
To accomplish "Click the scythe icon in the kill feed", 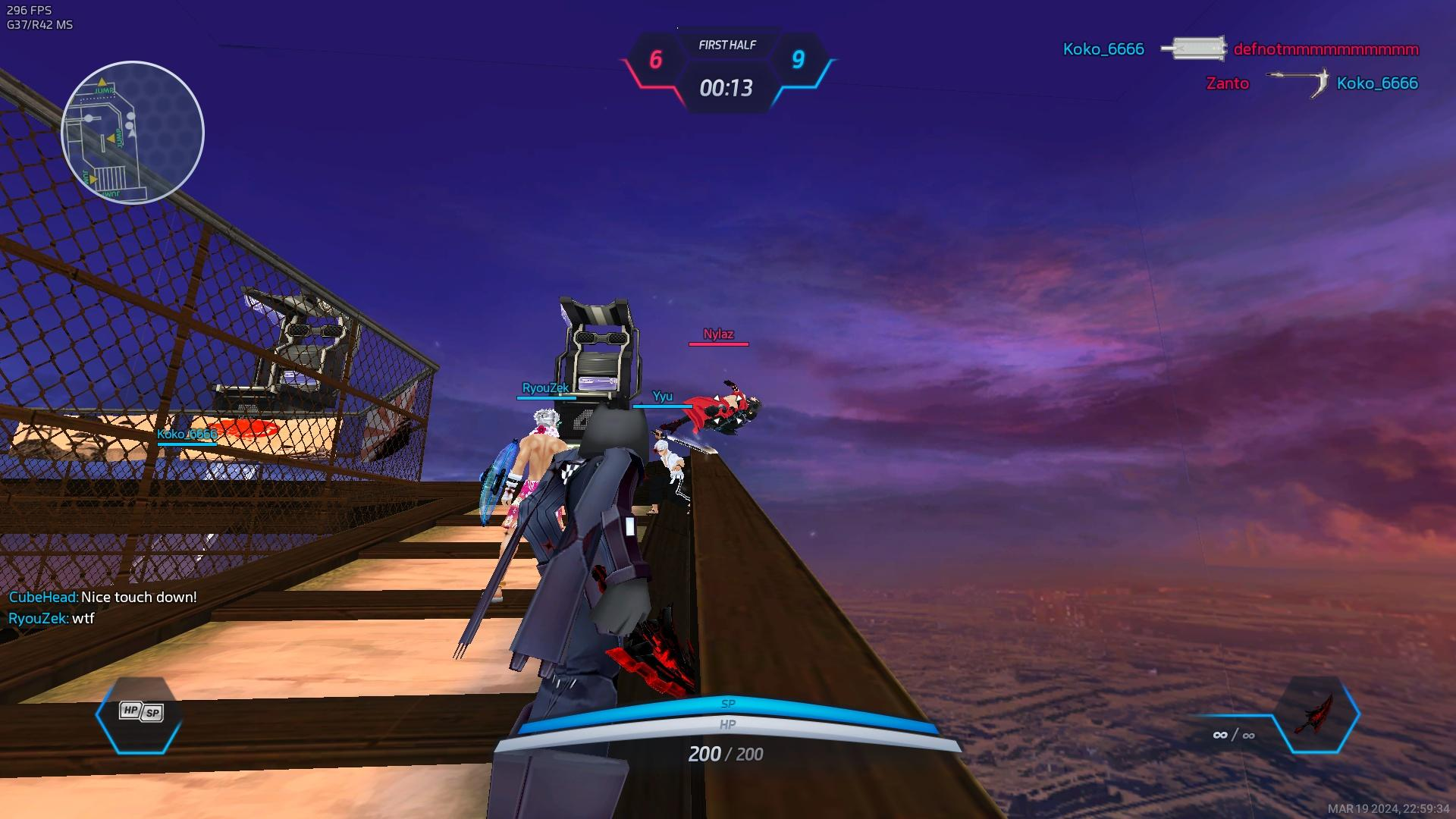I will 1299,83.
